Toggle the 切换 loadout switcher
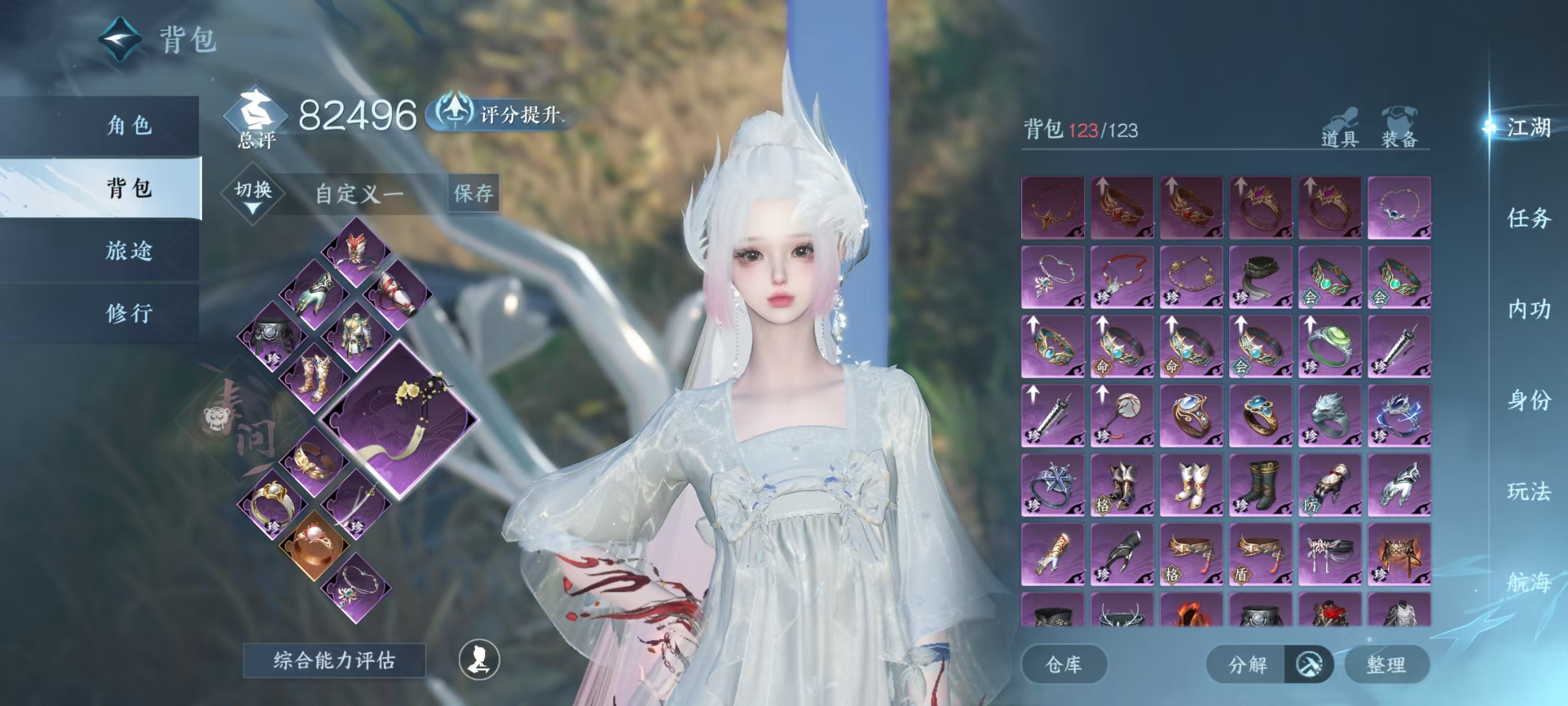 (x=253, y=194)
